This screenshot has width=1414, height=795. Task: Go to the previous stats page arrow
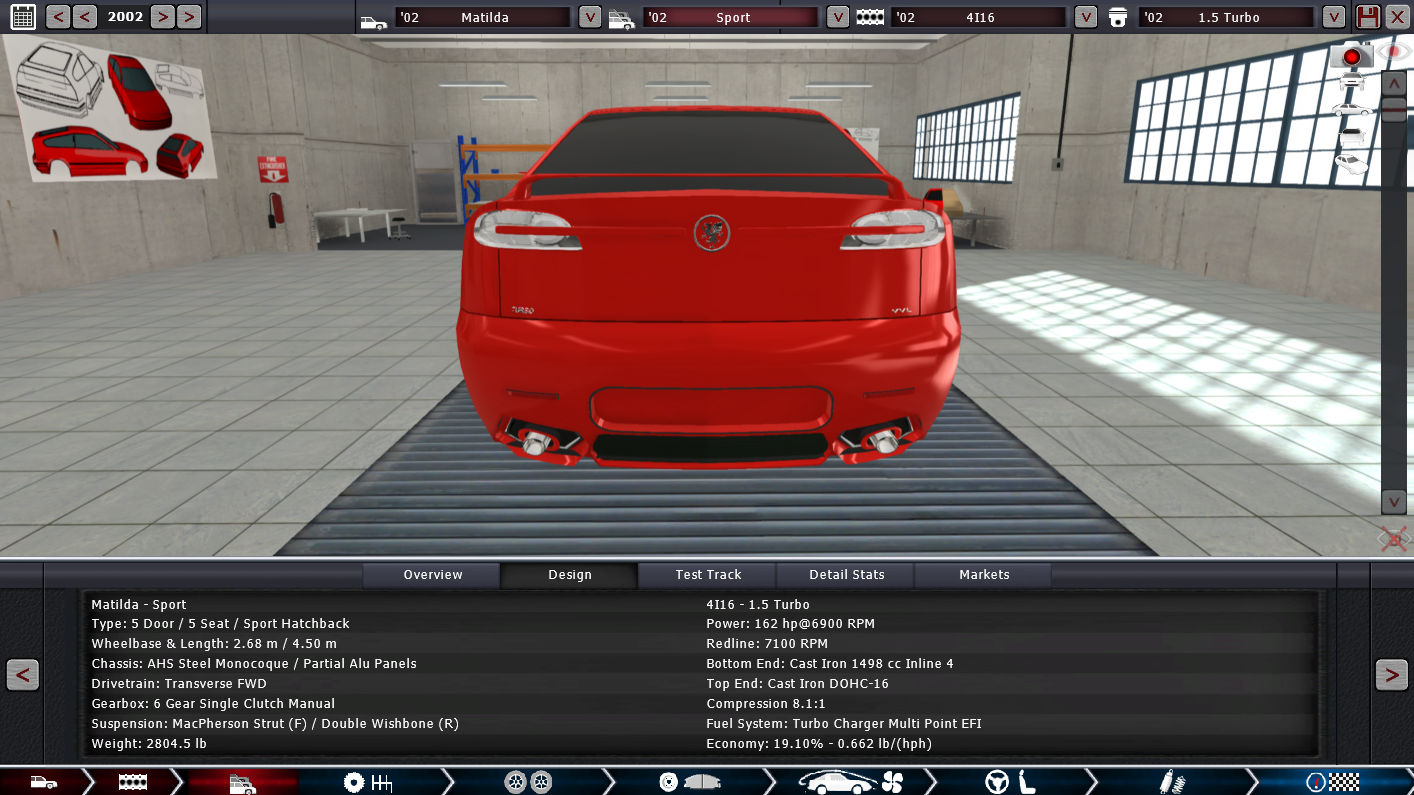22,675
